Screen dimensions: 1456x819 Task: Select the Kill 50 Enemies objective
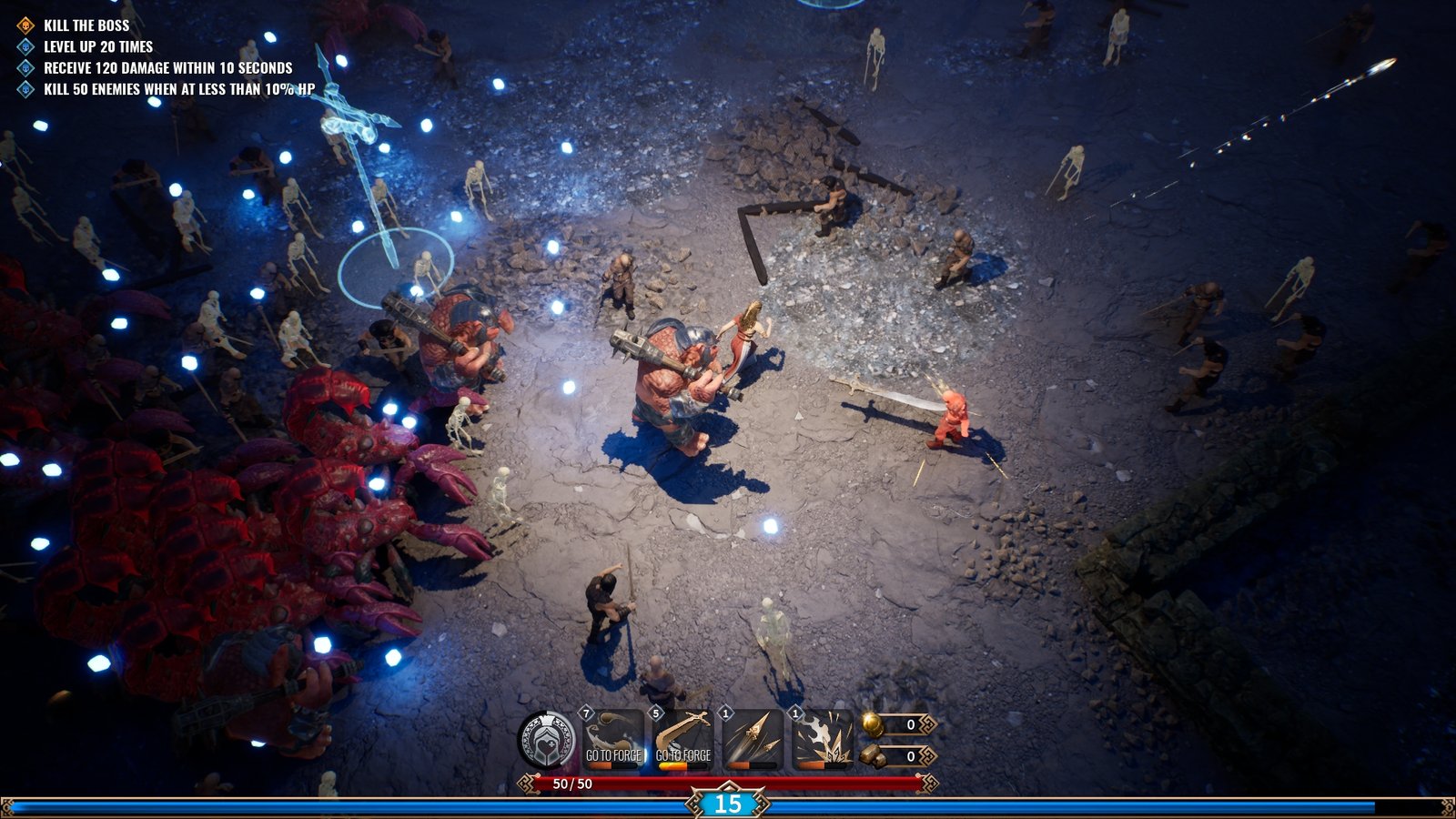pos(178,89)
